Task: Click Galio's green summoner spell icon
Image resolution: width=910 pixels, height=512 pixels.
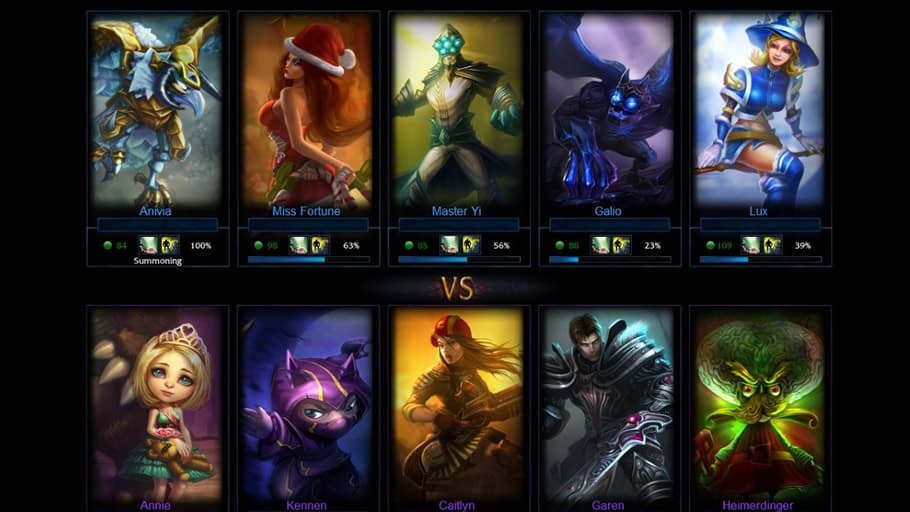Action: 600,245
